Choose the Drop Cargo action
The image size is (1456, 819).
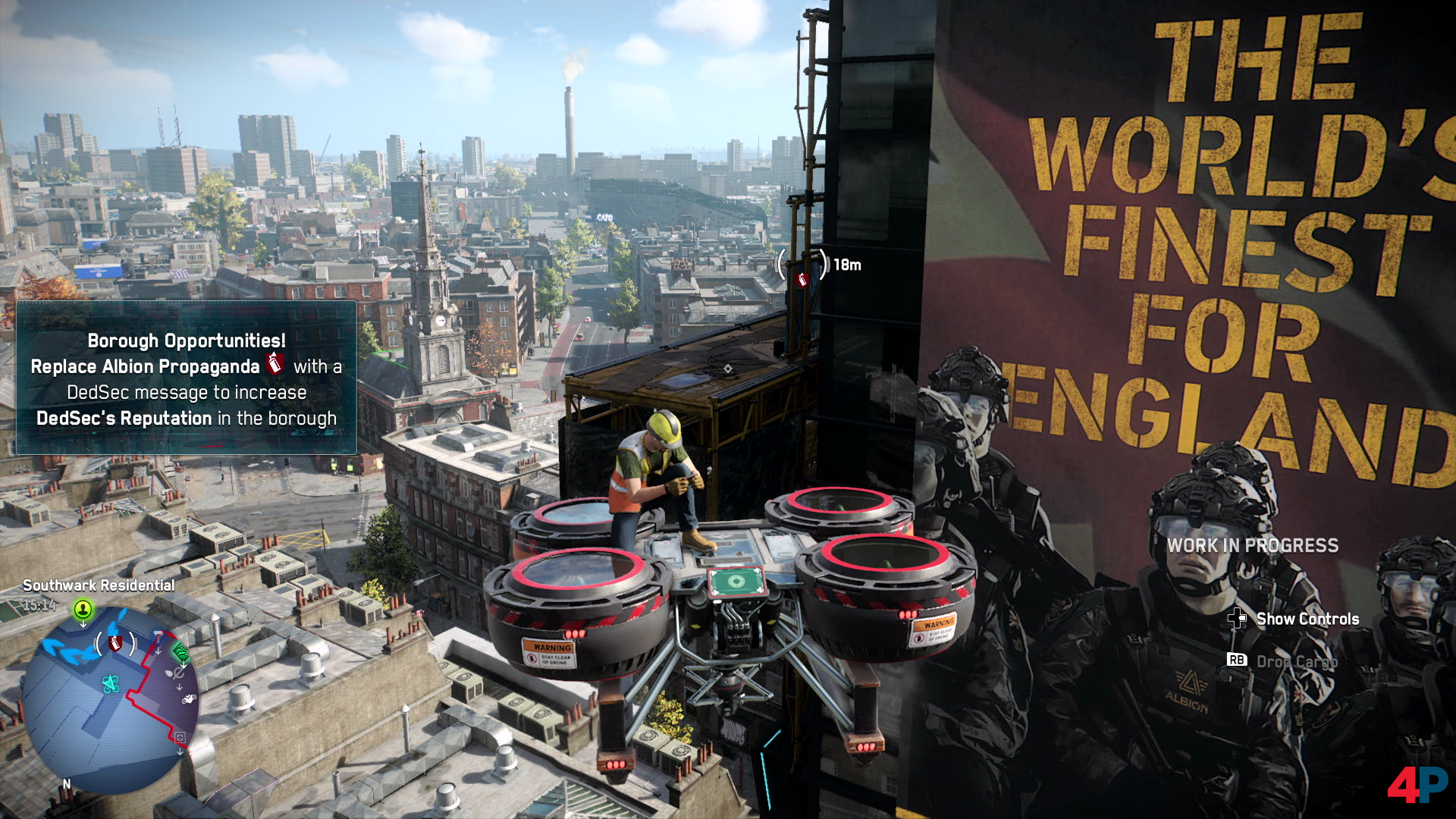1295,661
